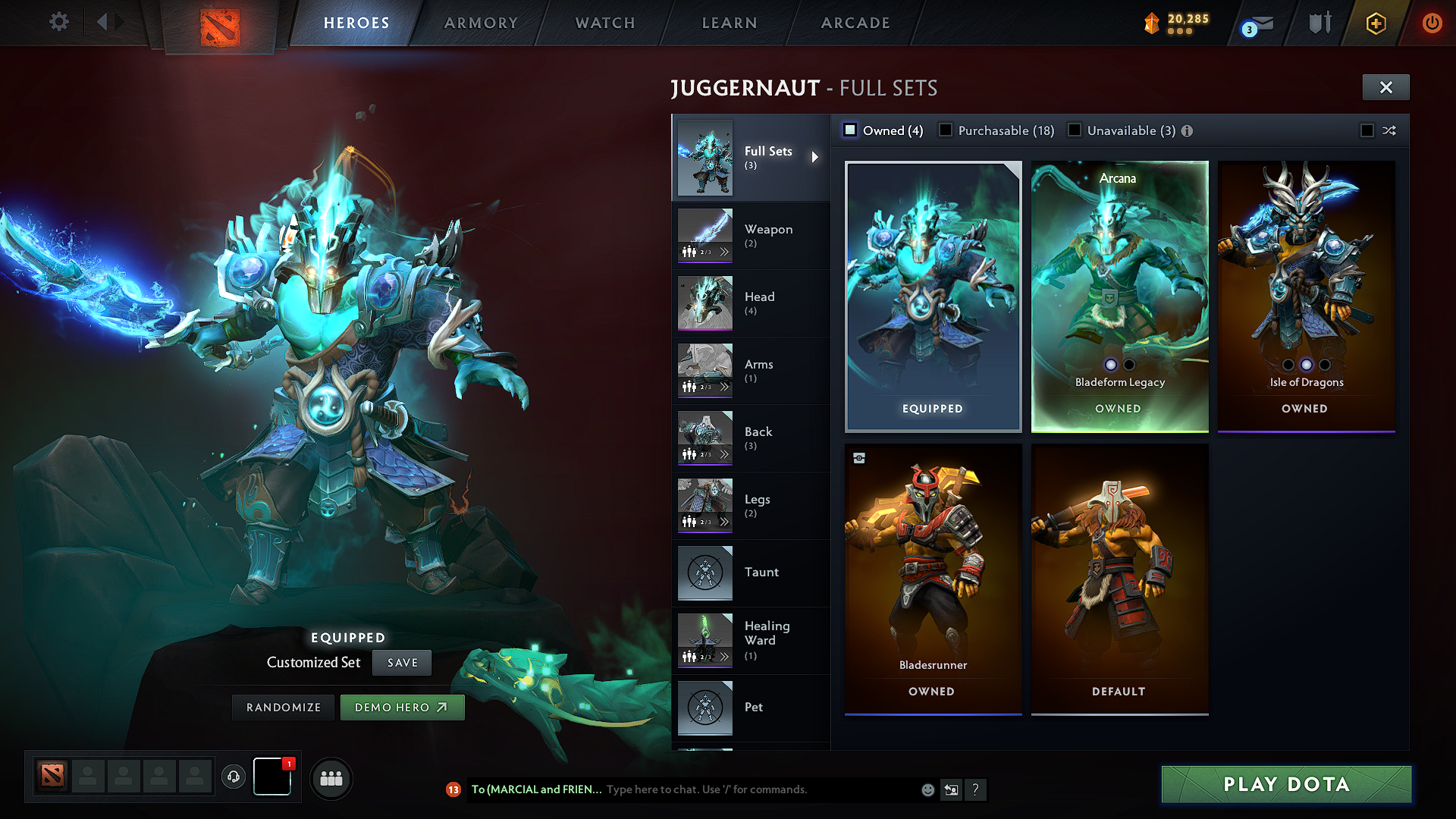Expand Back slot style options chevron
The height and width of the screenshot is (819, 1456).
click(x=724, y=453)
